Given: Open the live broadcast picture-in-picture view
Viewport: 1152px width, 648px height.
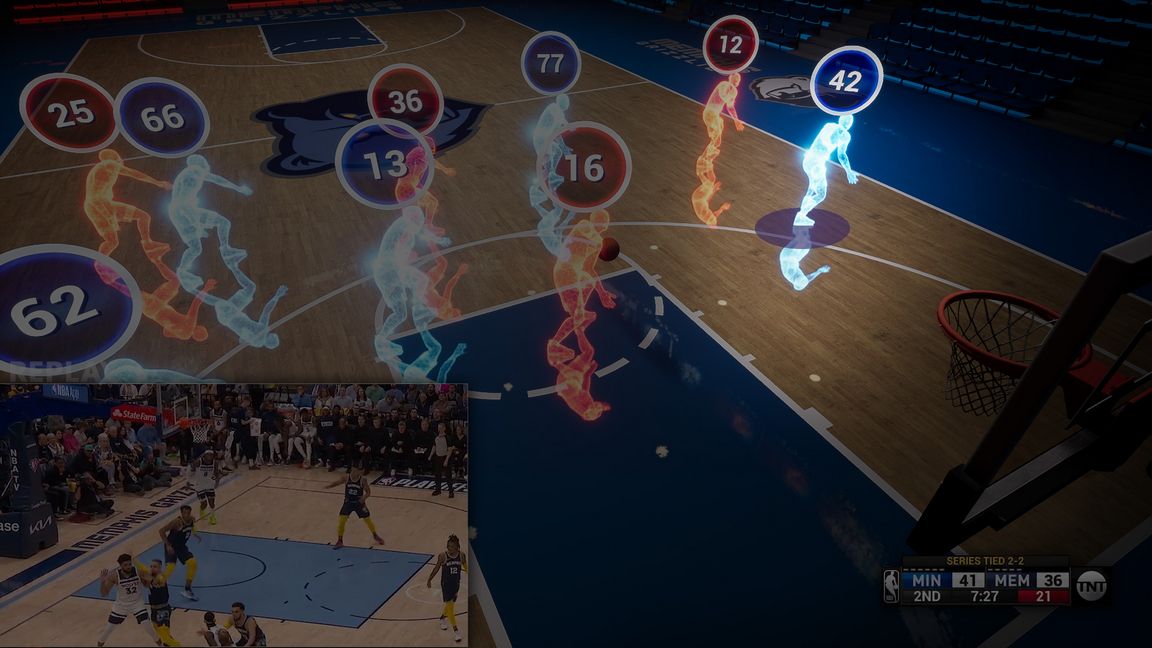Looking at the screenshot, I should (233, 514).
